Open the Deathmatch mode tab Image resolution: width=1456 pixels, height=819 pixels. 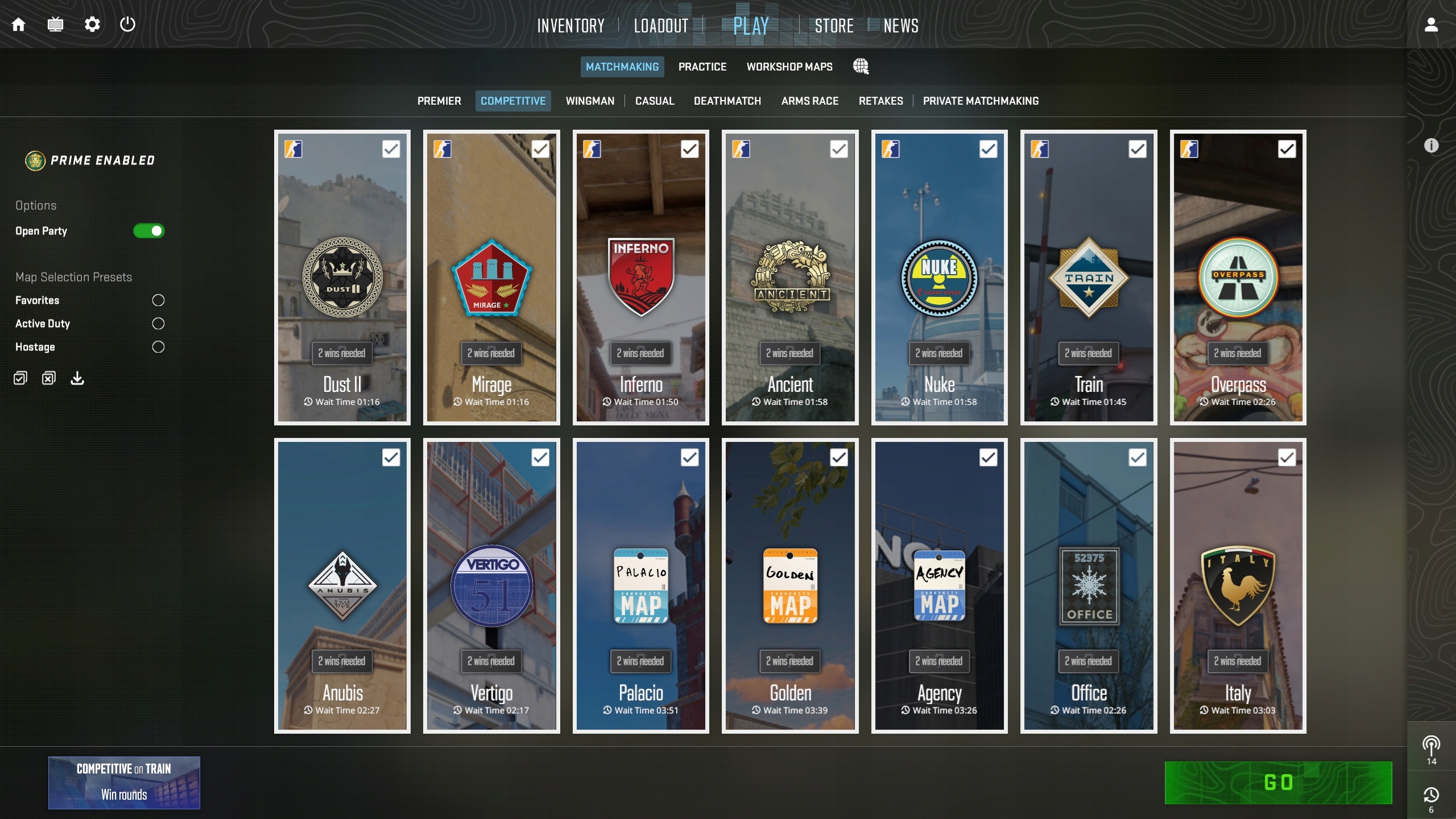click(727, 101)
